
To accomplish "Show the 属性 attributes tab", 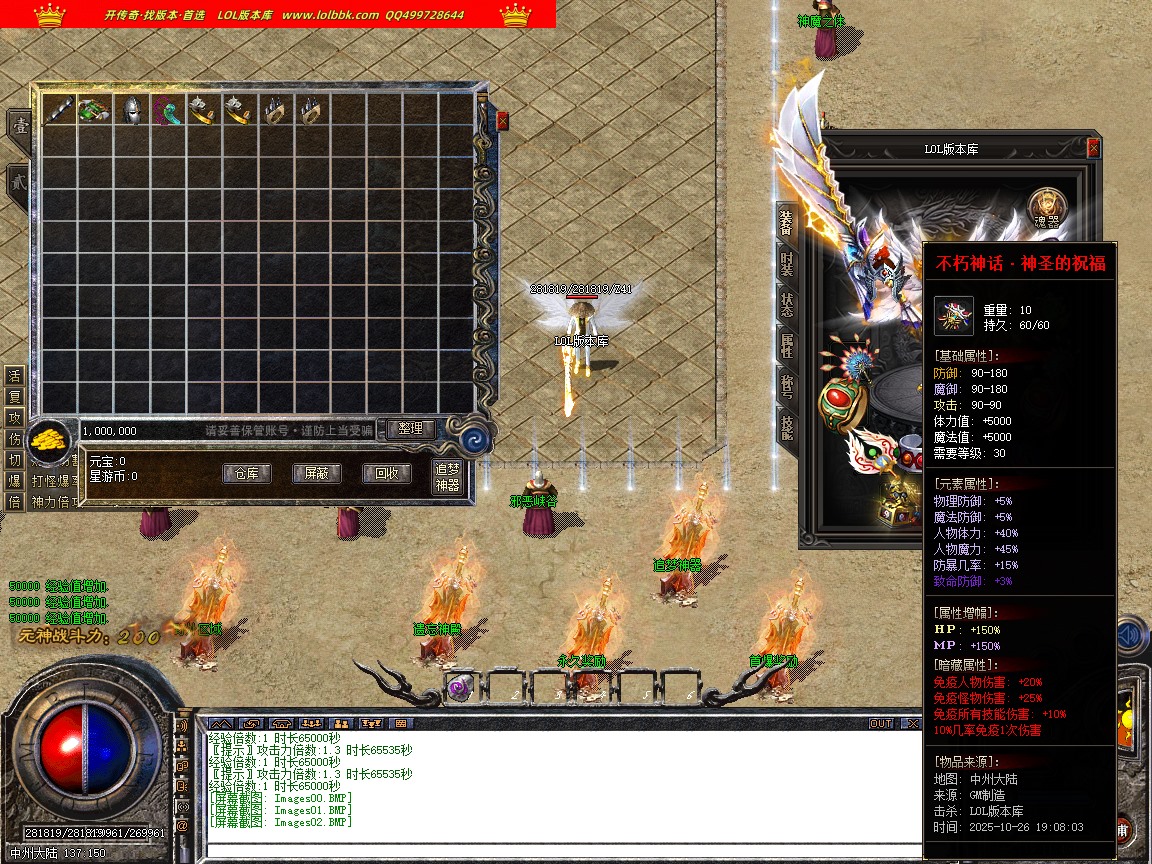I will 787,346.
